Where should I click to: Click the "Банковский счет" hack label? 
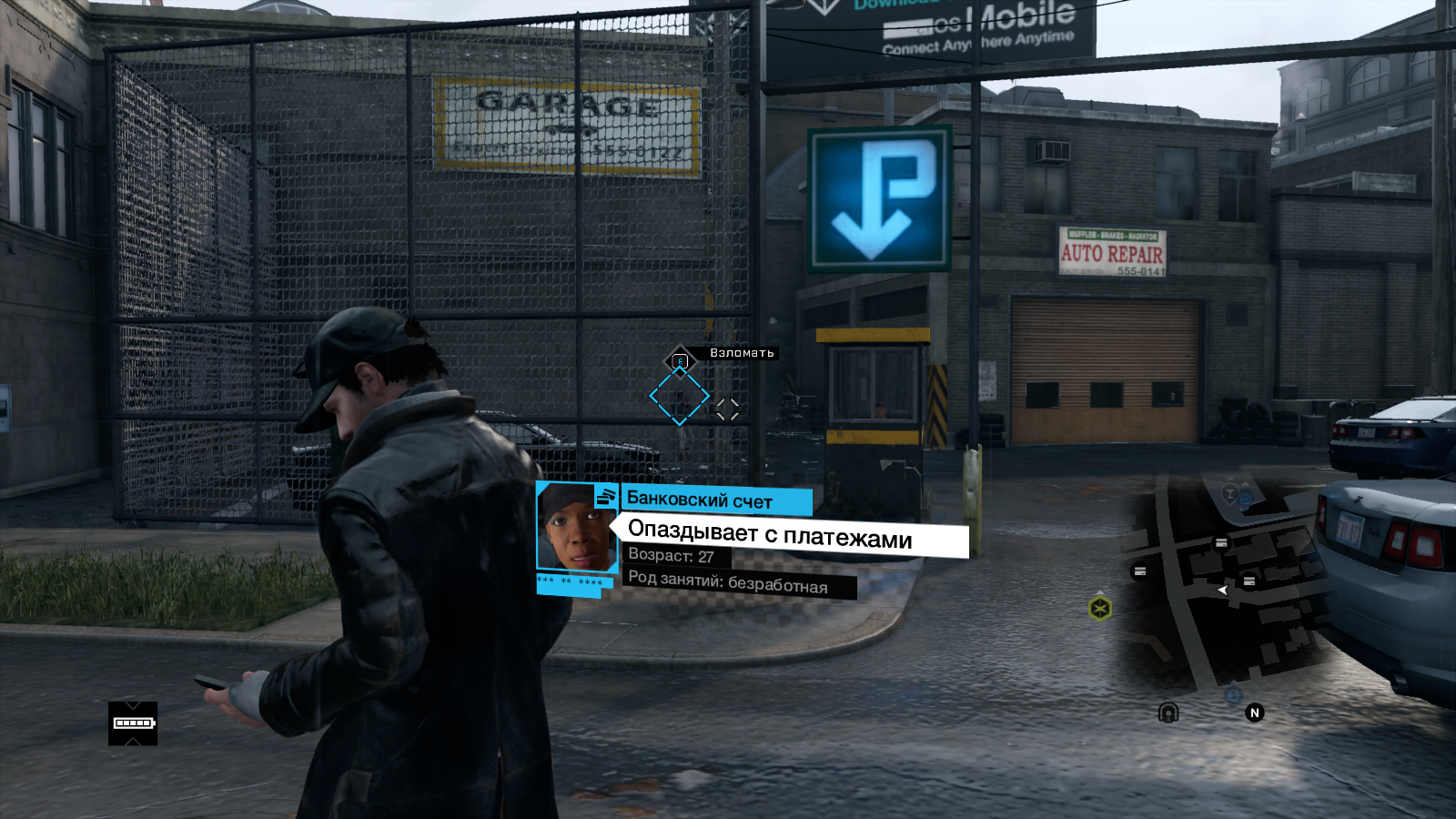[701, 500]
